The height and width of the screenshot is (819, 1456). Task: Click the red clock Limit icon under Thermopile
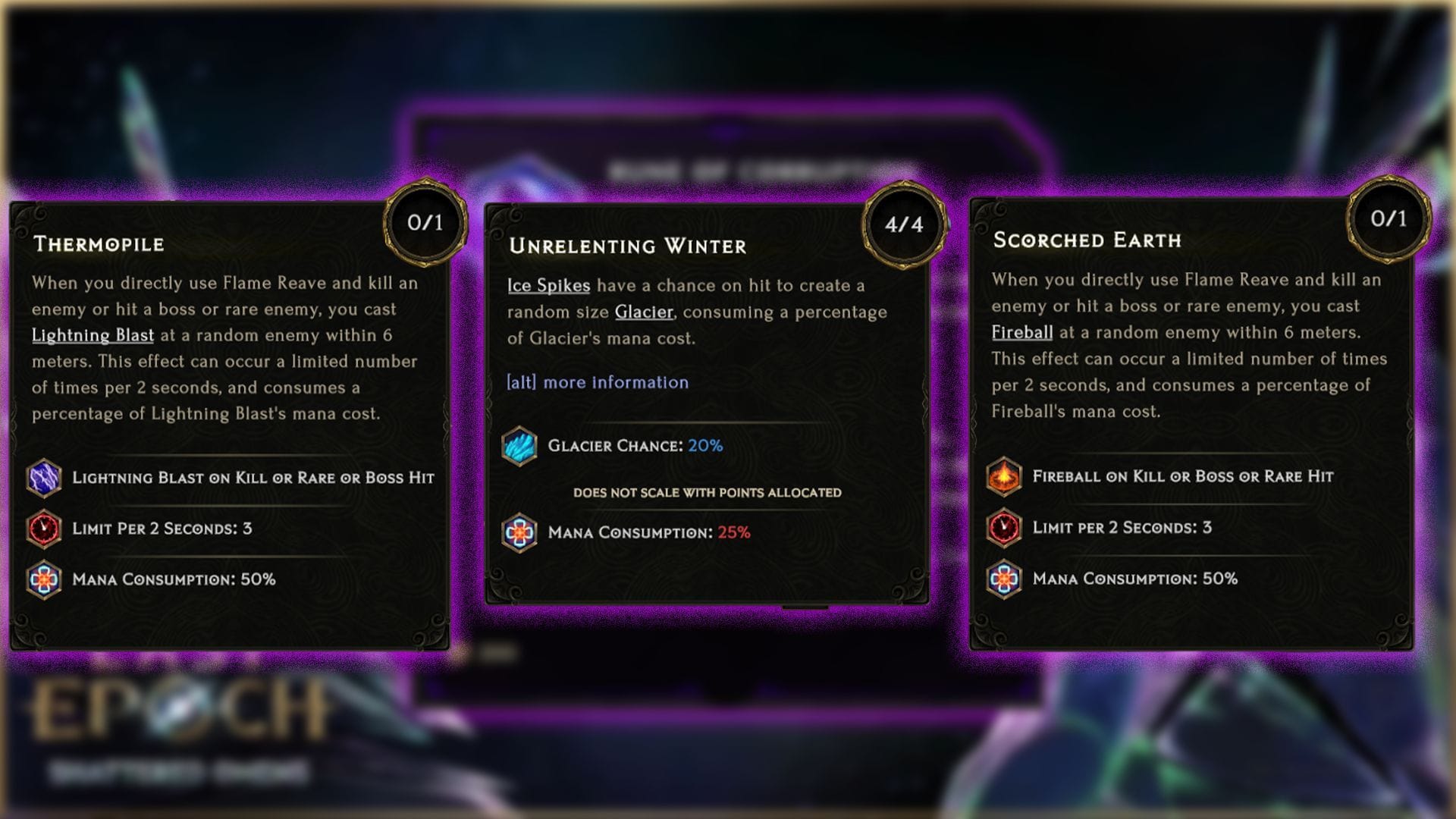45,529
